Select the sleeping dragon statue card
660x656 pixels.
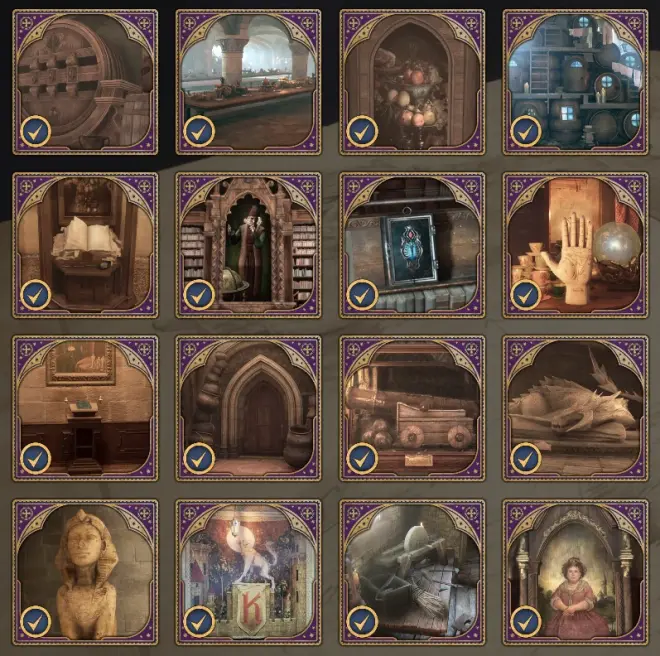(575, 408)
